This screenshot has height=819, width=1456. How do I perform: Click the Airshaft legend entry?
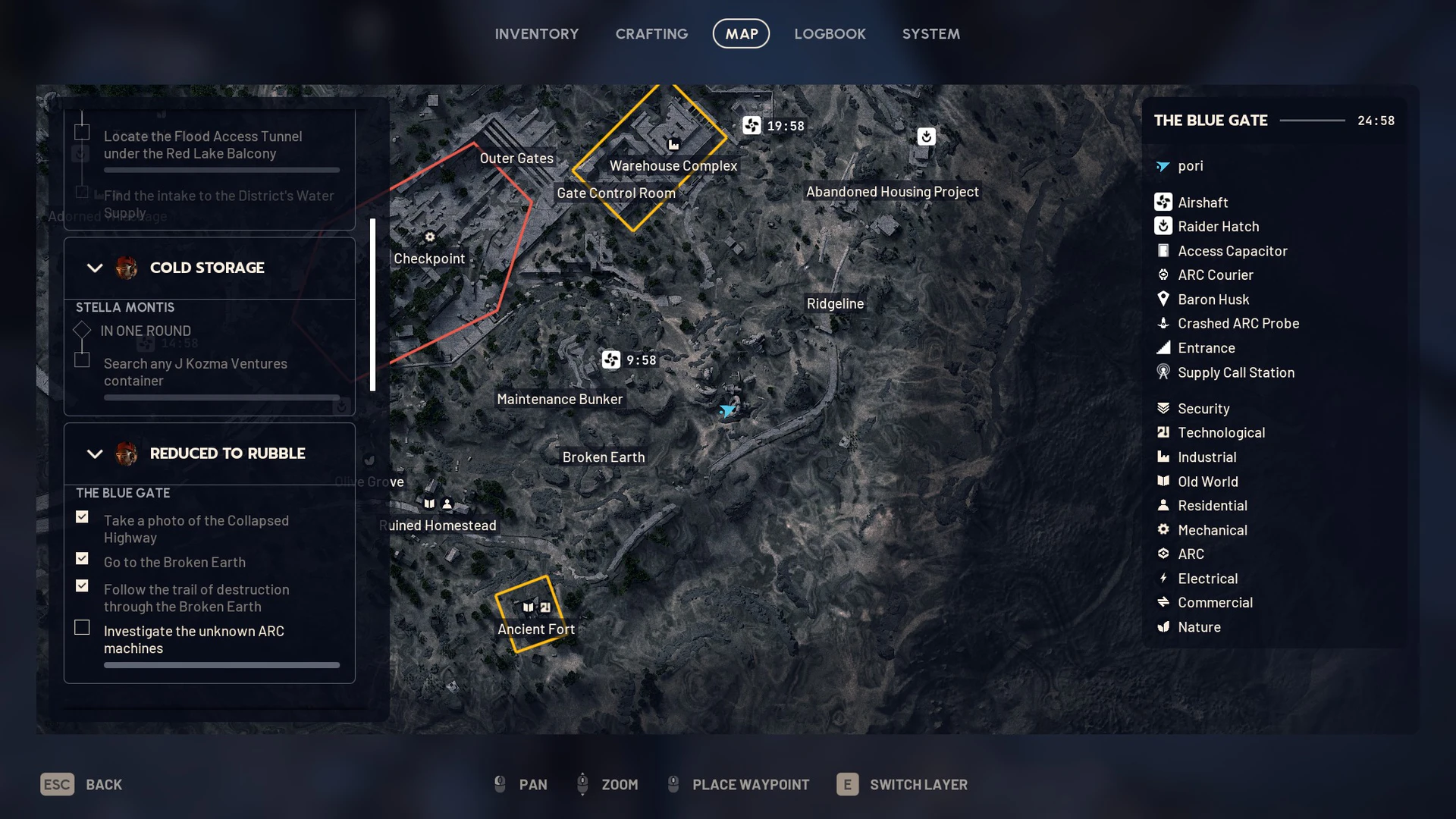point(1202,202)
